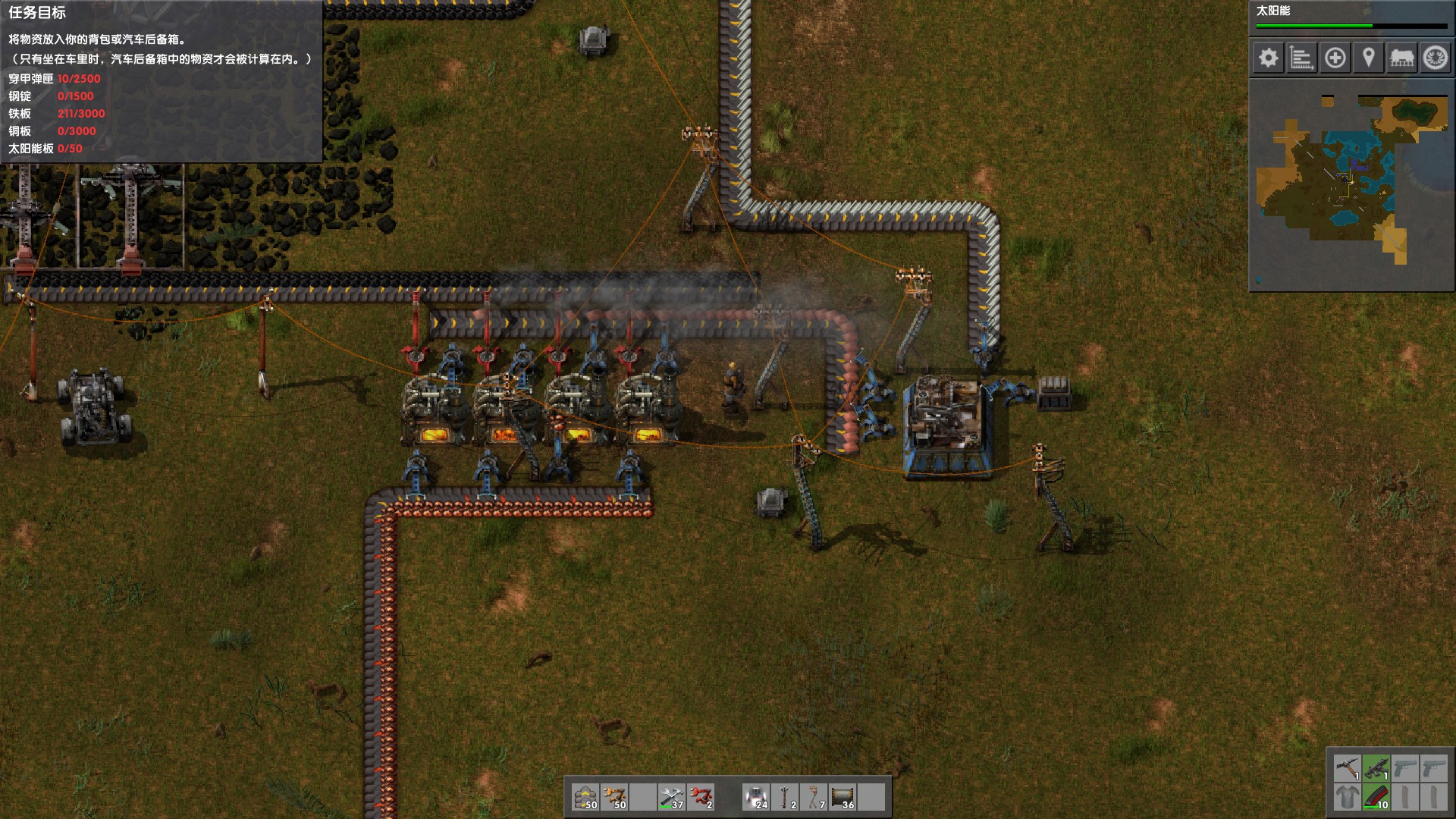Open the technology screen via the gear-wheel icon
This screenshot has height=819, width=1456.
pyautogui.click(x=1434, y=57)
